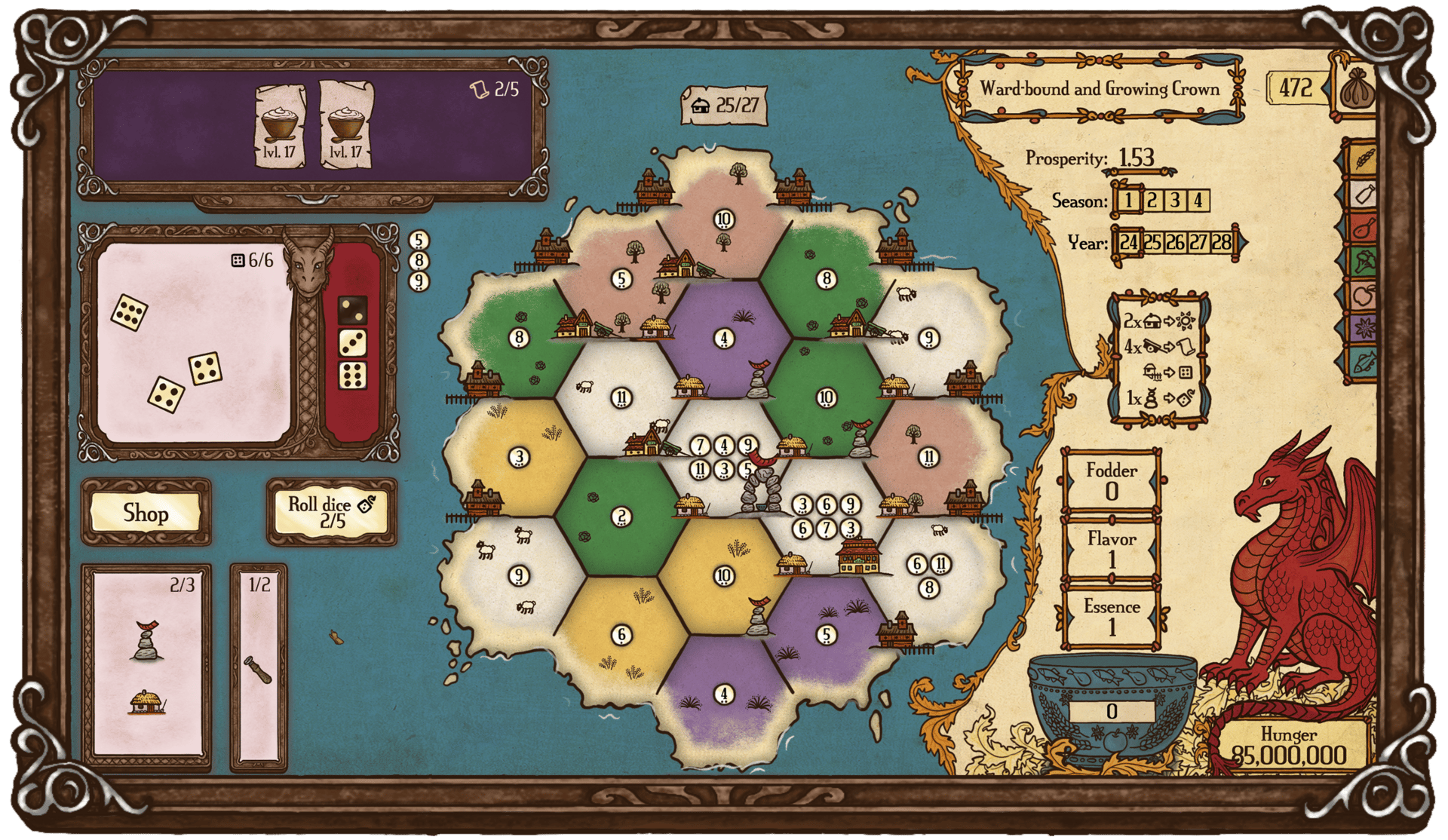Pick the wooden stamp tool item

pyautogui.click(x=257, y=669)
